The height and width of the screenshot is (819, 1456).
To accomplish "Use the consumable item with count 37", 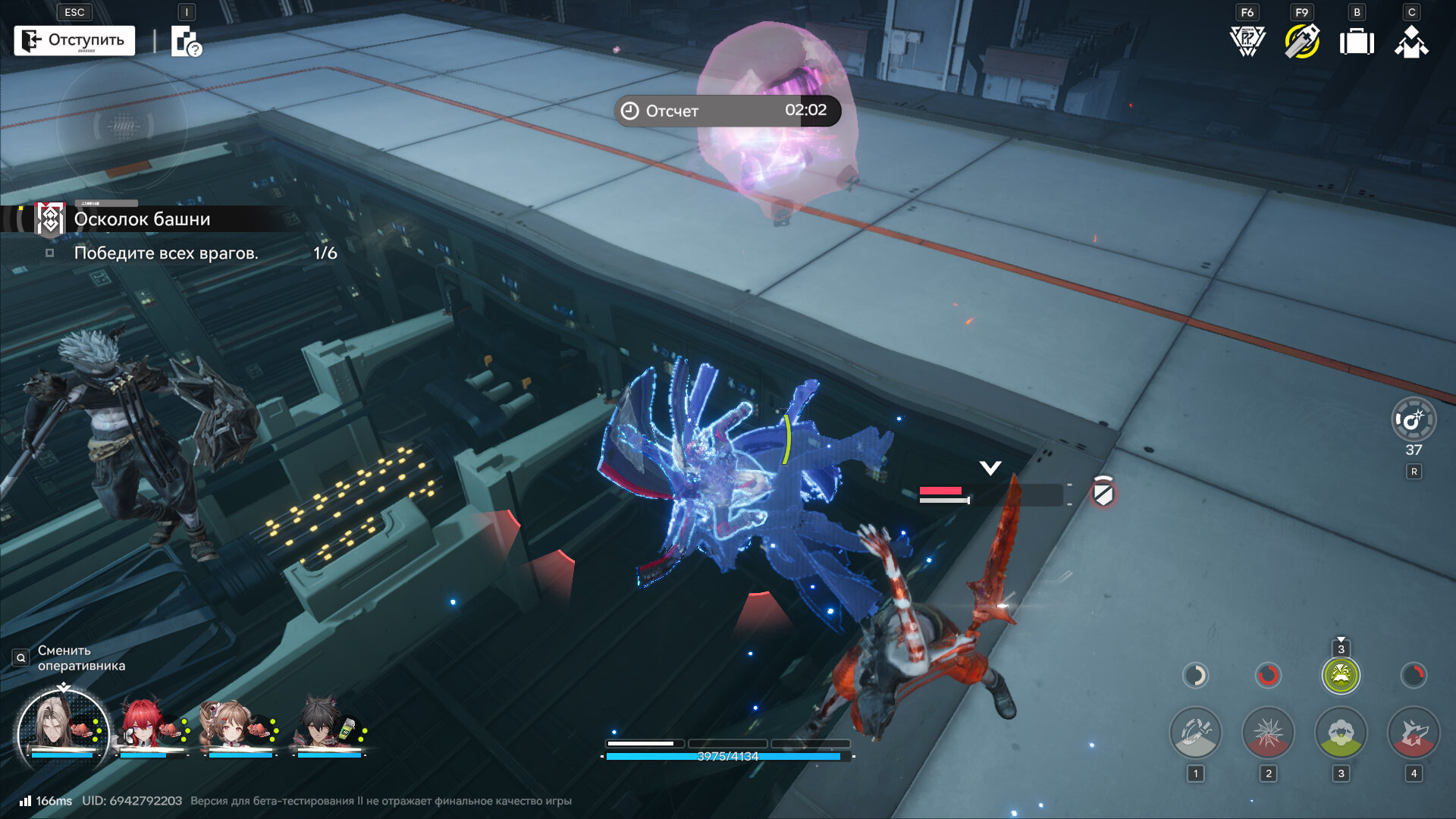I will [1414, 419].
